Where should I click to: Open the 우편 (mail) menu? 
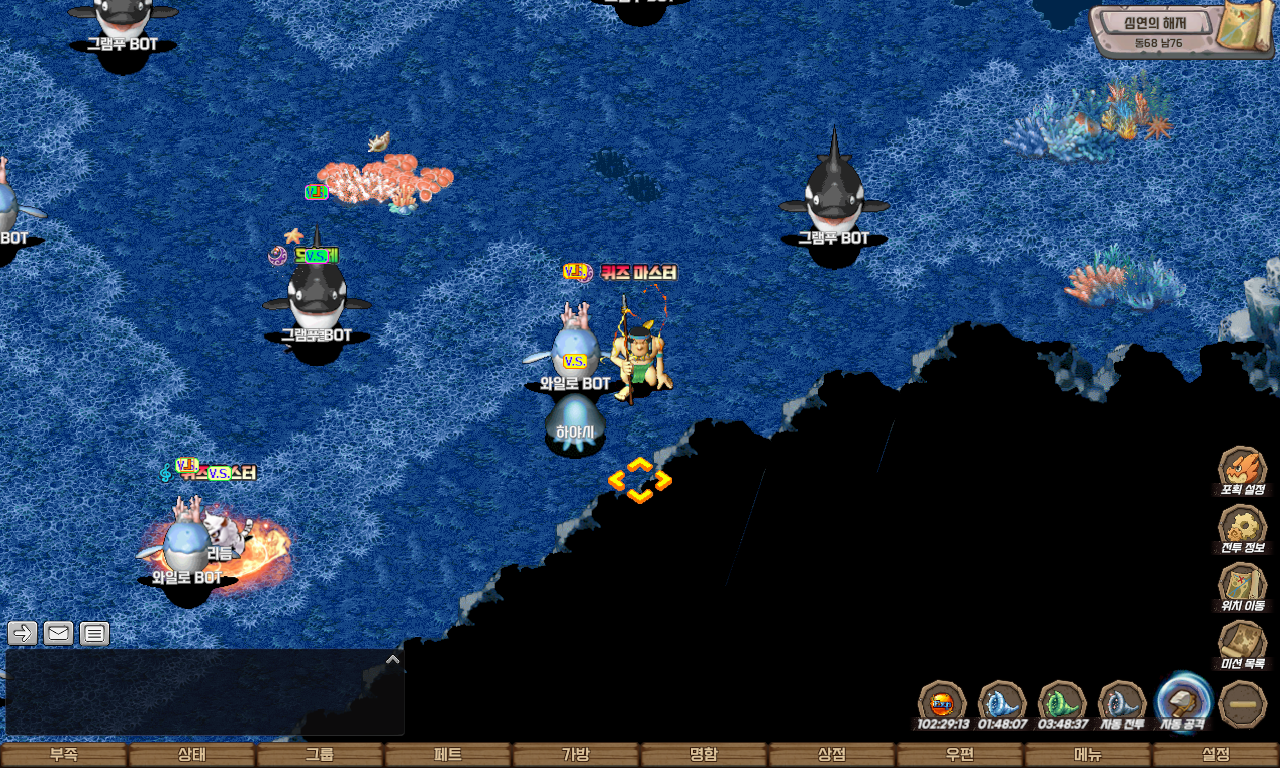tap(960, 755)
